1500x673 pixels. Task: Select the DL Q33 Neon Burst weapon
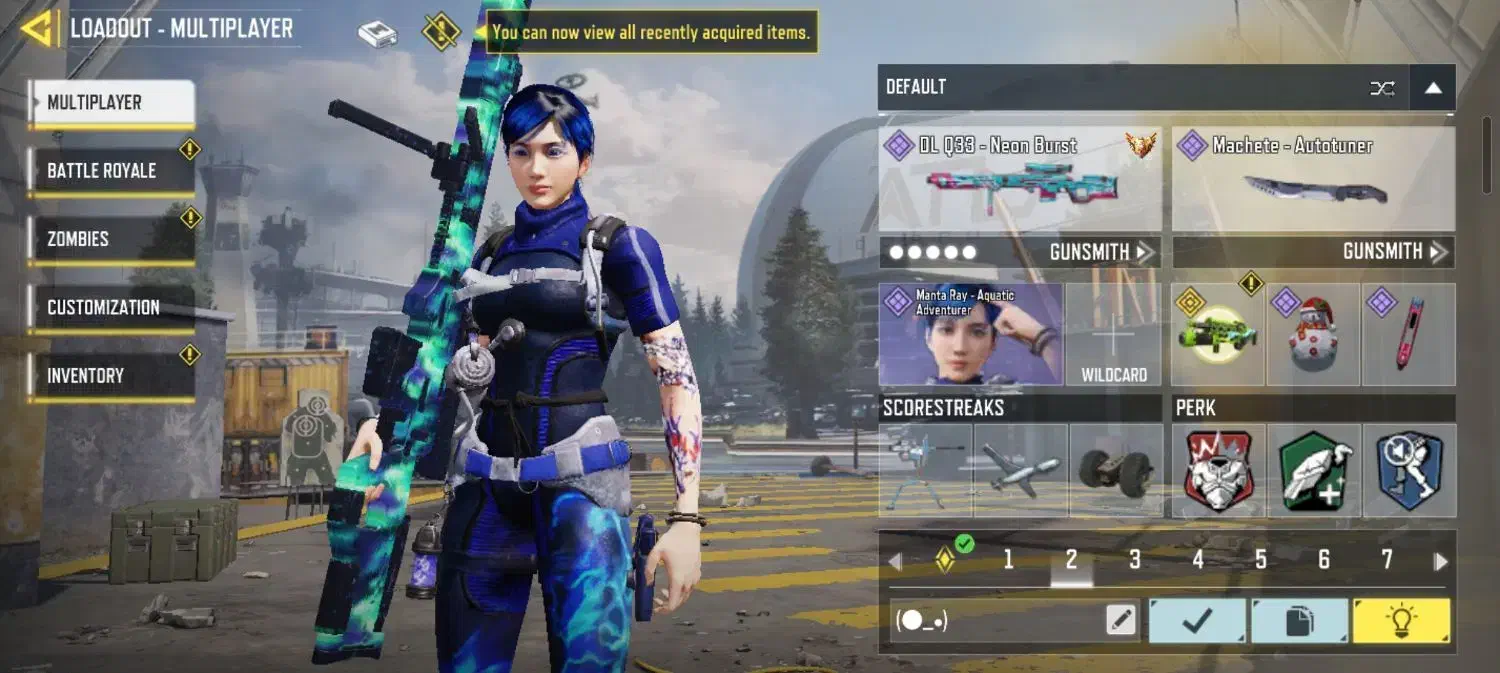(x=1019, y=180)
